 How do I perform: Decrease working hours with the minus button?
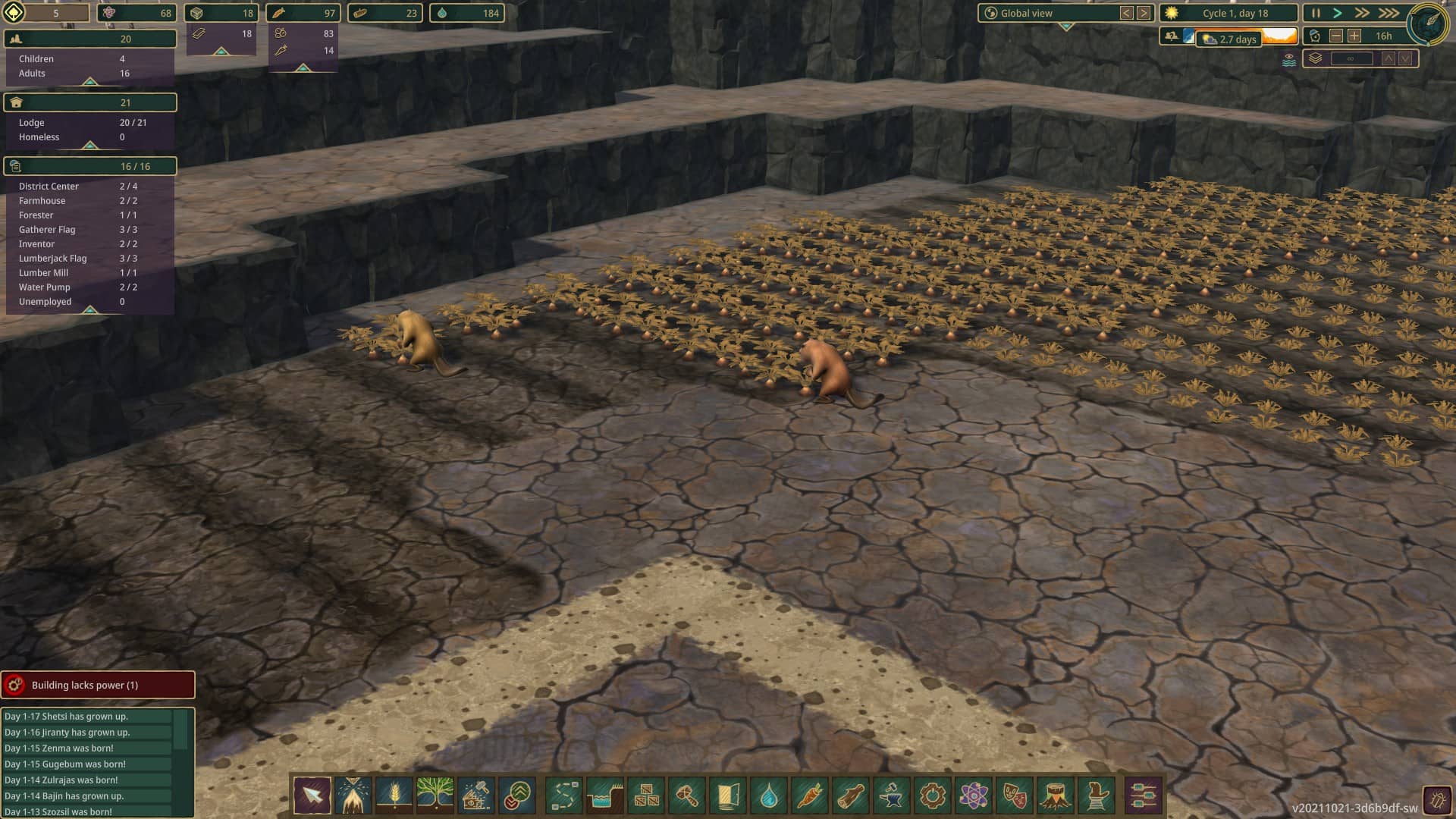click(1336, 36)
